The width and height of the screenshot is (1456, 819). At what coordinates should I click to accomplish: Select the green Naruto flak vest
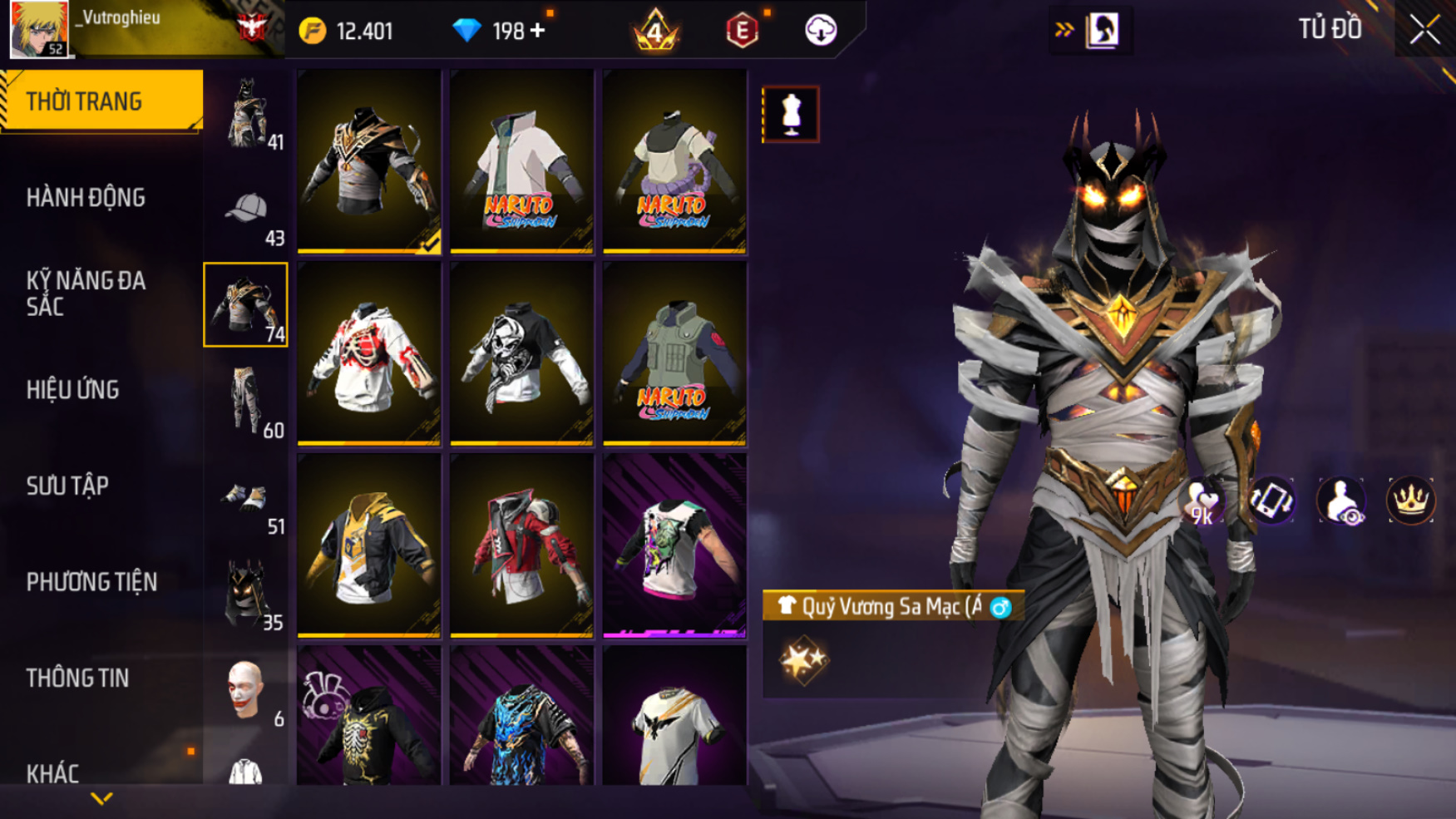[x=674, y=353]
